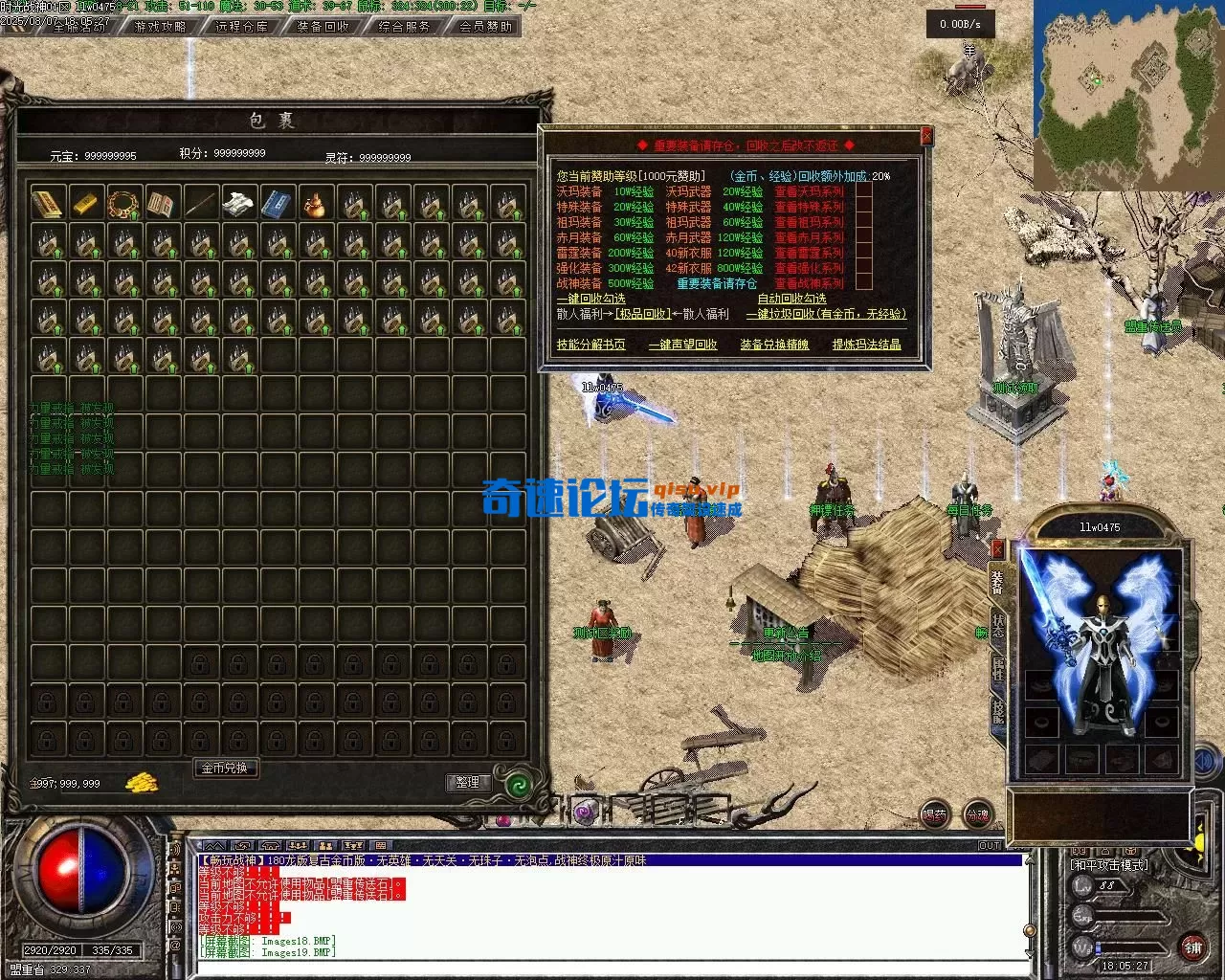Open the 会员赞助 member sponsor menu
The image size is (1225, 980).
tap(486, 27)
